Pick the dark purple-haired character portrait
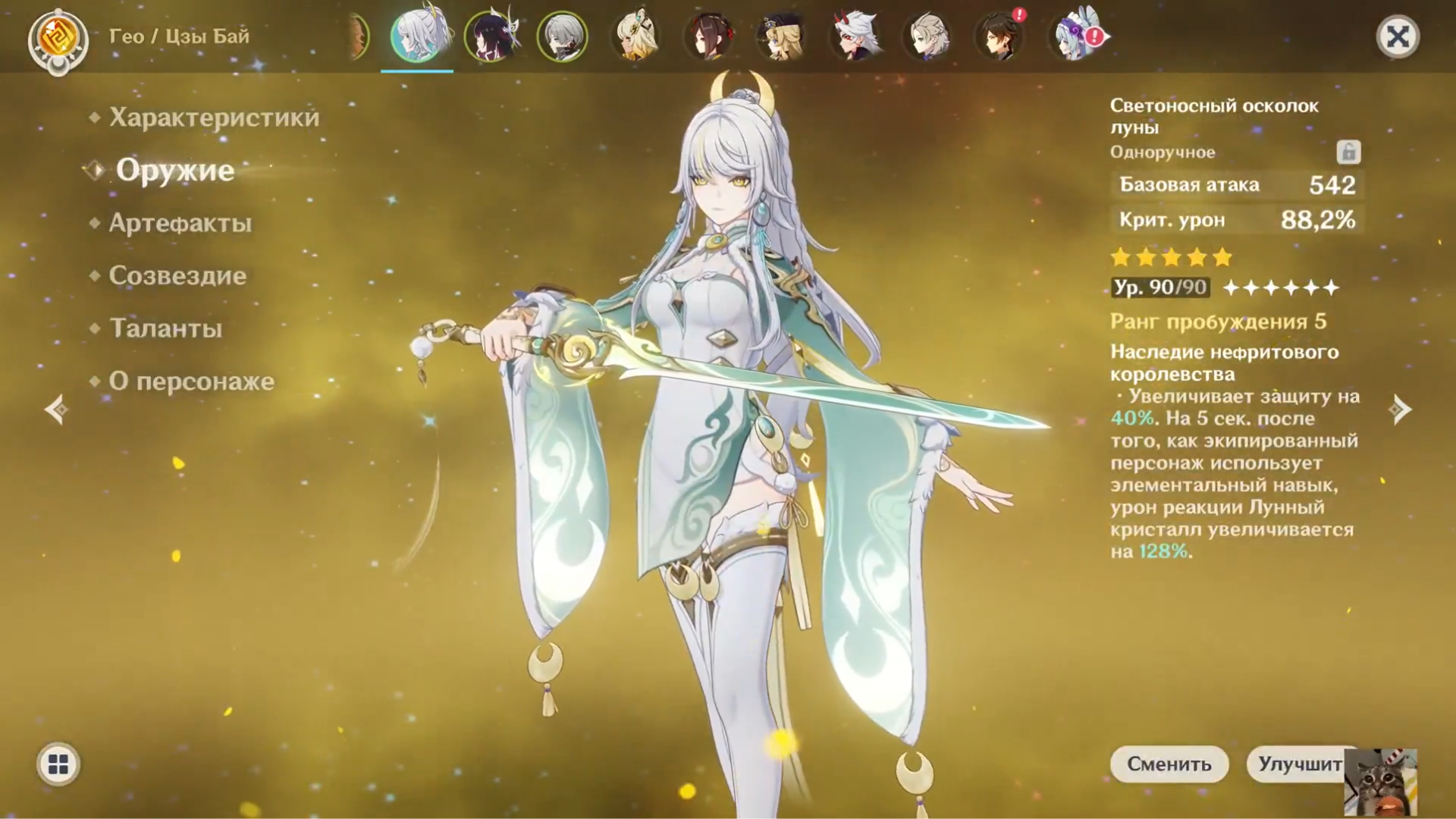This screenshot has width=1456, height=819. click(489, 36)
